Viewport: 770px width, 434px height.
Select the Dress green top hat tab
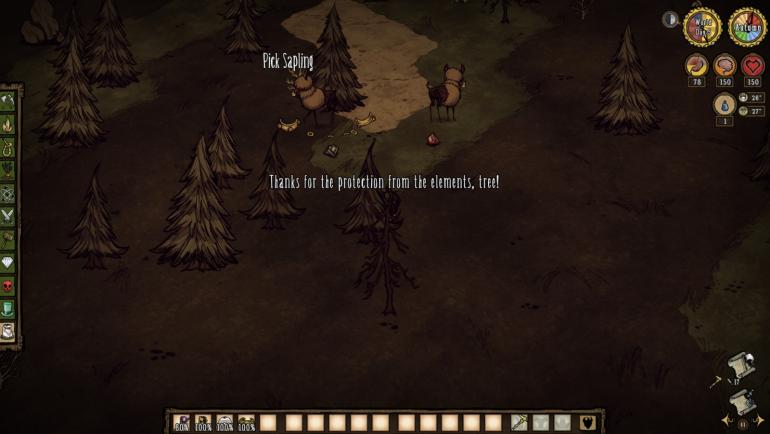(8, 310)
